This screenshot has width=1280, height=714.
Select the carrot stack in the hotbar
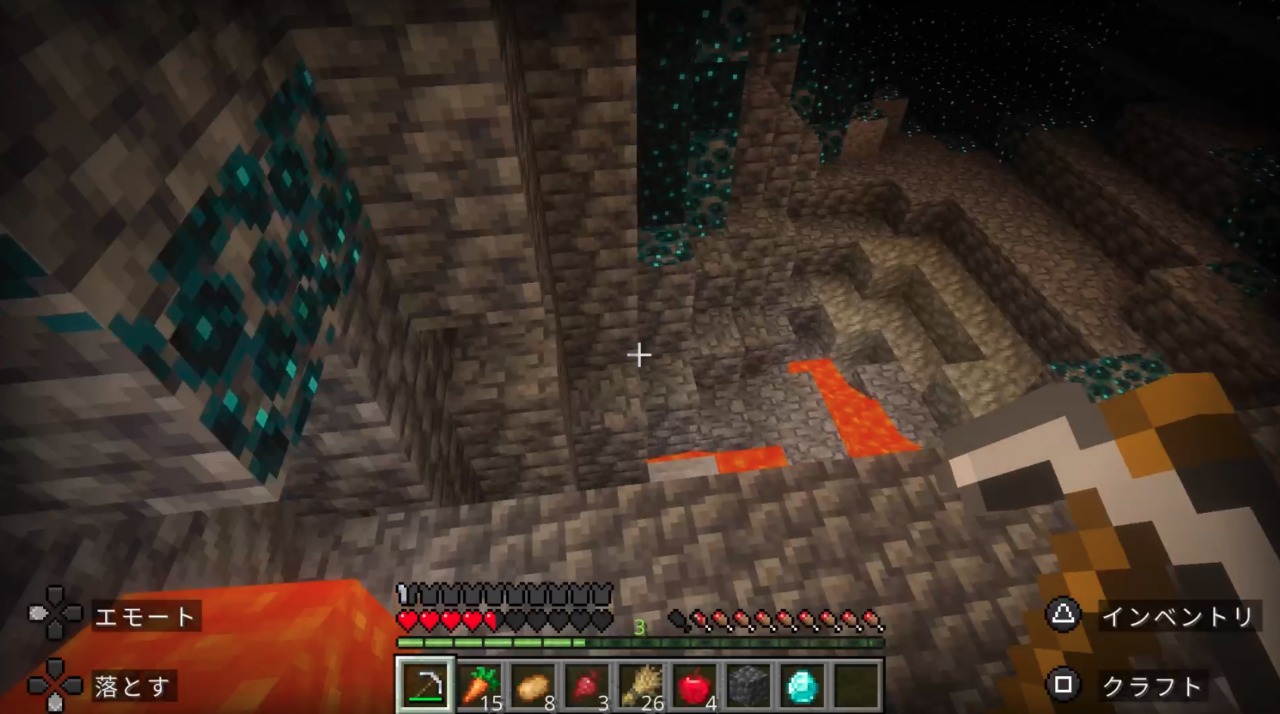[x=480, y=685]
